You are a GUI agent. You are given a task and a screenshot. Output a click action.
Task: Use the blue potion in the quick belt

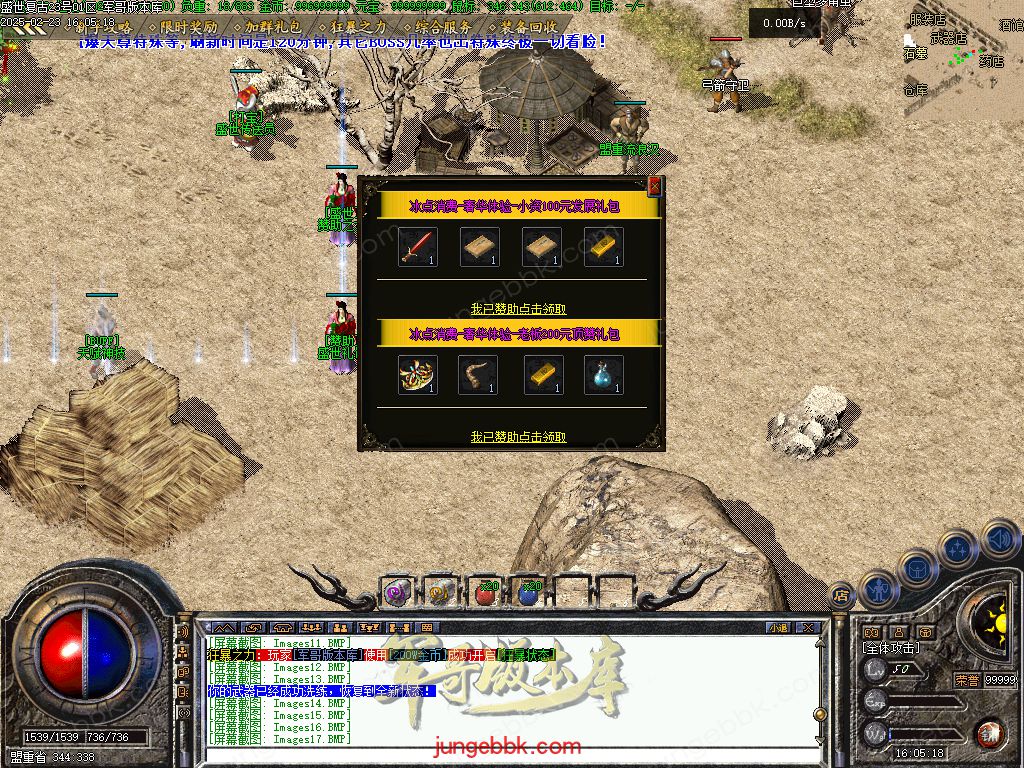coord(528,593)
